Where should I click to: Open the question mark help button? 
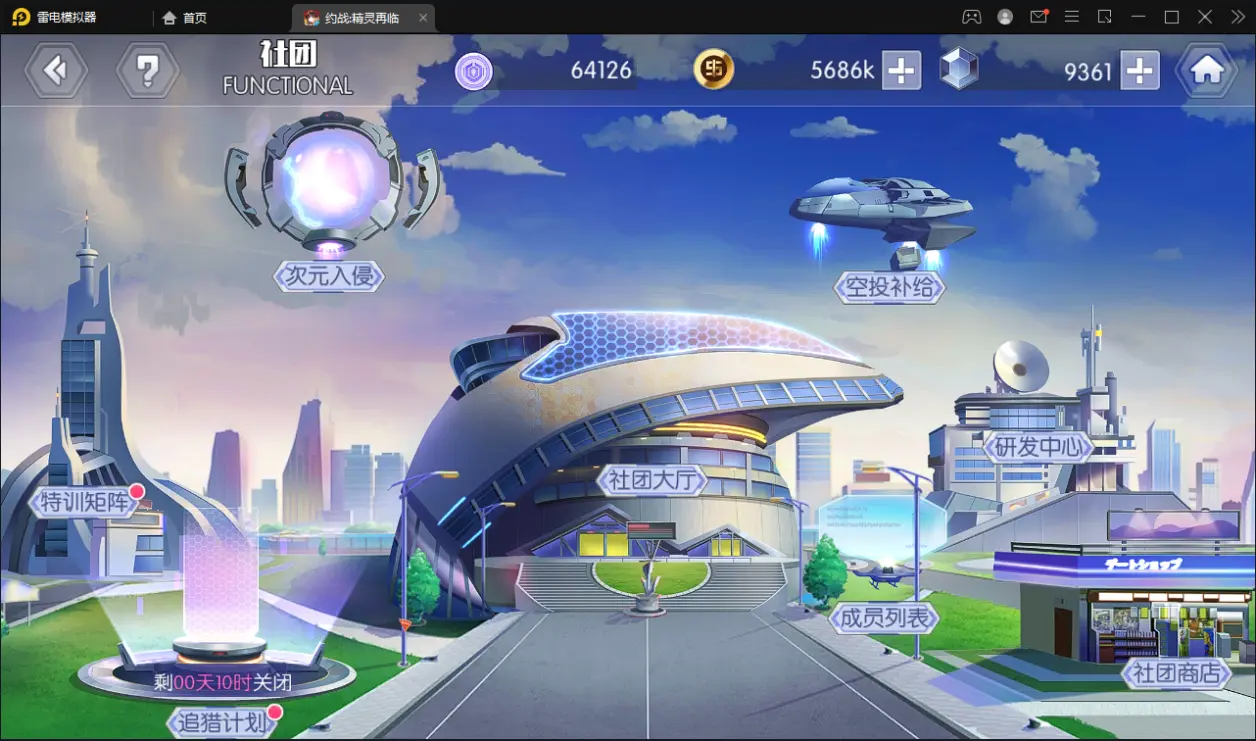(x=147, y=70)
